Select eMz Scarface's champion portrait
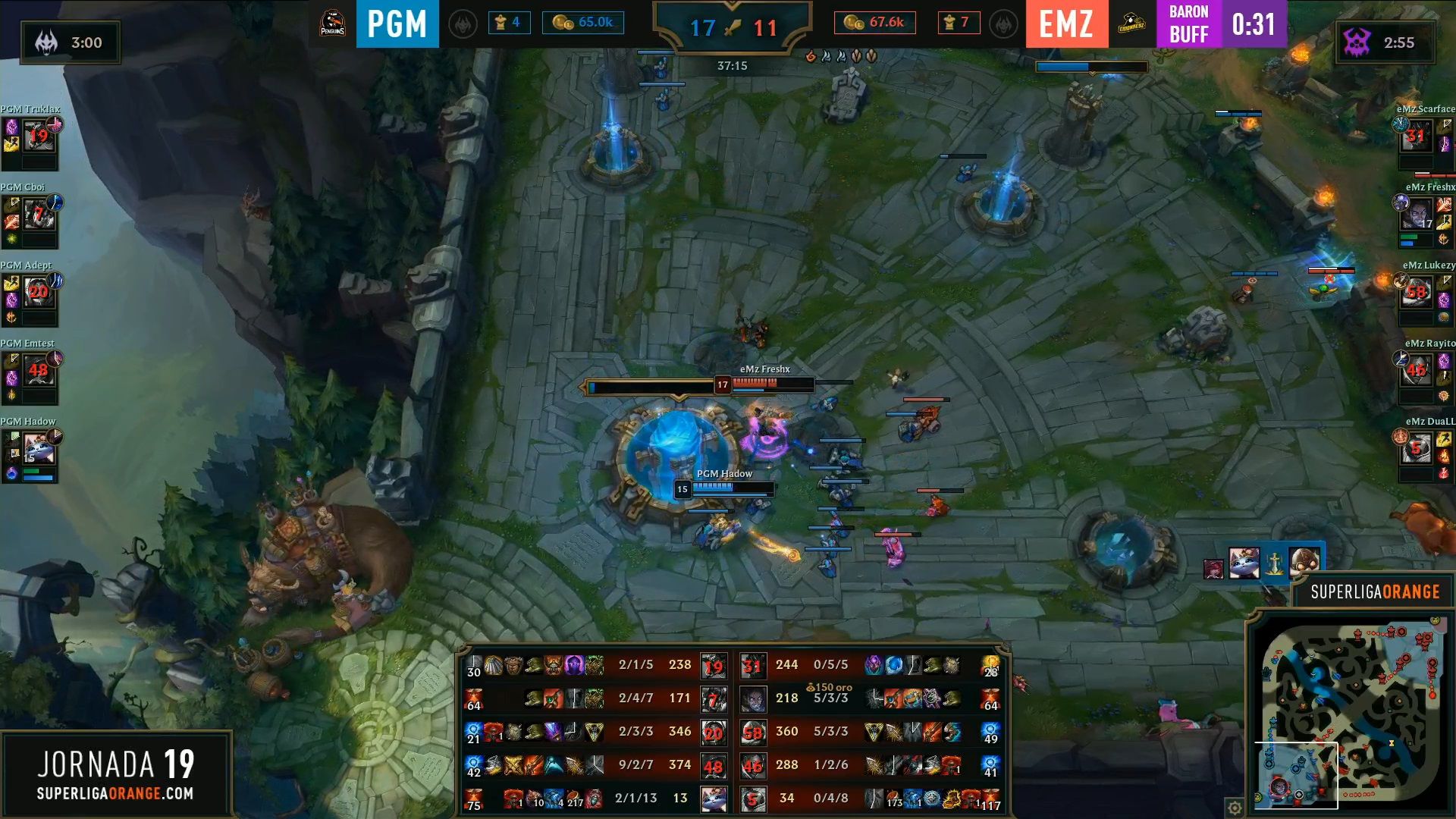The image size is (1456, 819). coord(1415,137)
